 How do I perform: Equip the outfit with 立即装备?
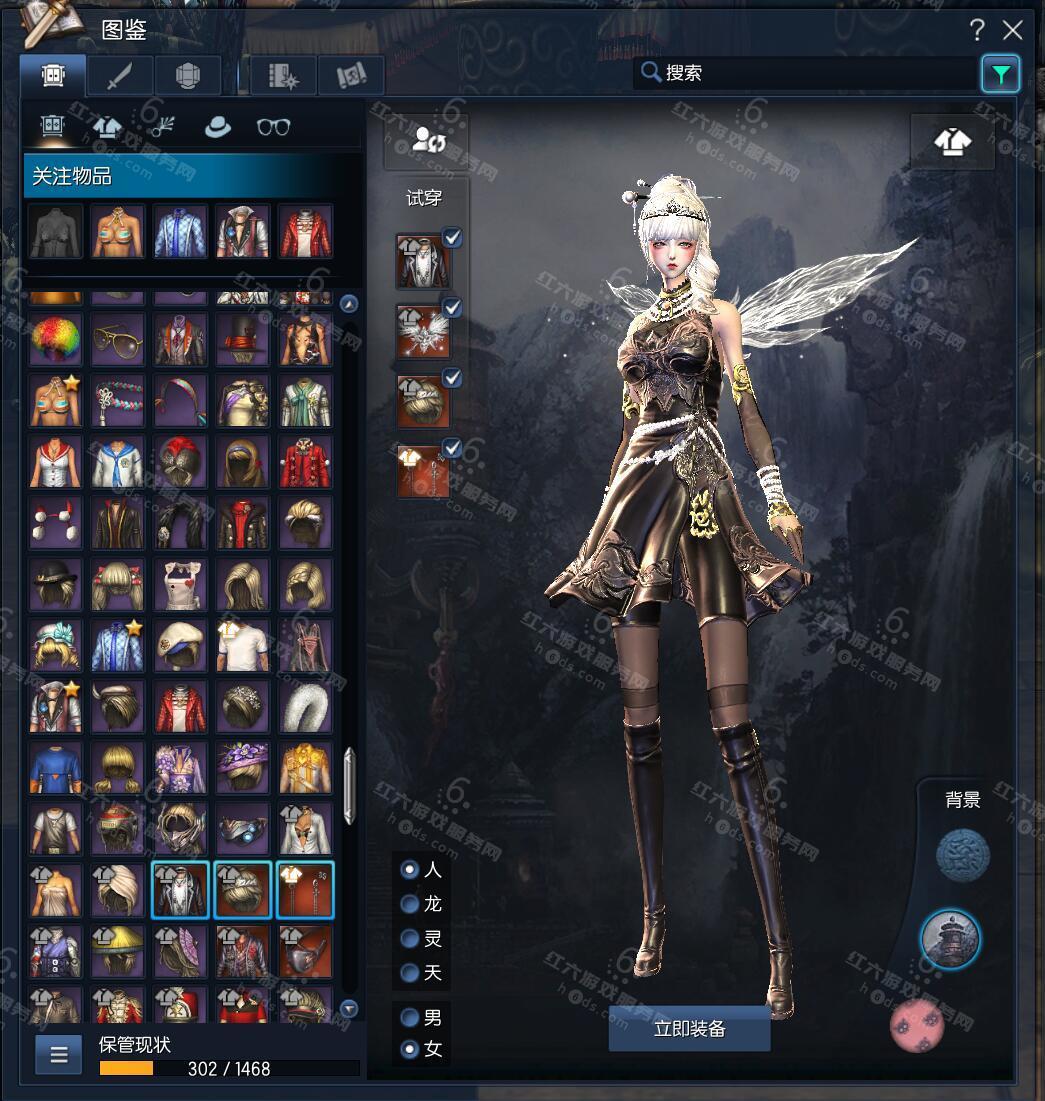coord(689,1029)
